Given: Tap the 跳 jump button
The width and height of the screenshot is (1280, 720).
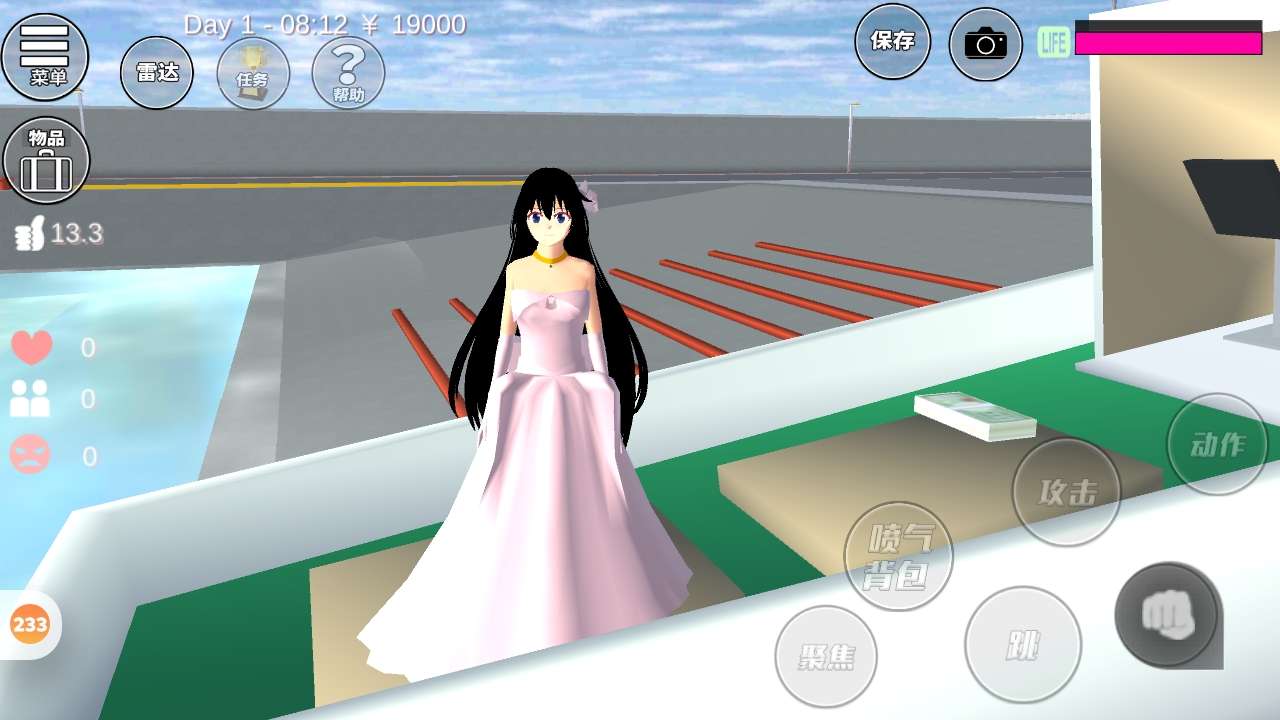Looking at the screenshot, I should click(1022, 645).
